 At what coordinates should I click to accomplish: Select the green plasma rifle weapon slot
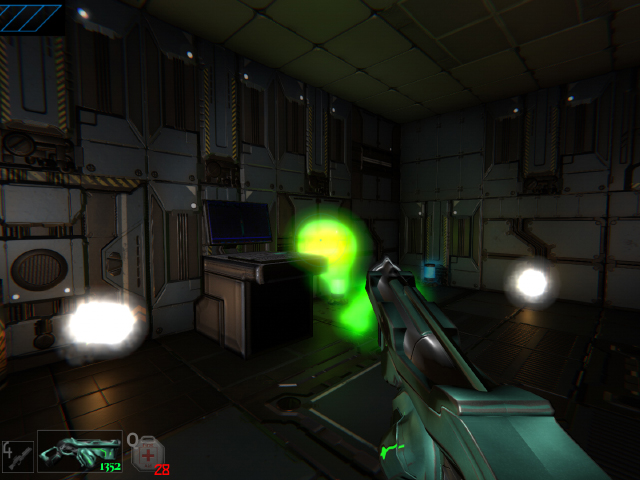coord(80,451)
